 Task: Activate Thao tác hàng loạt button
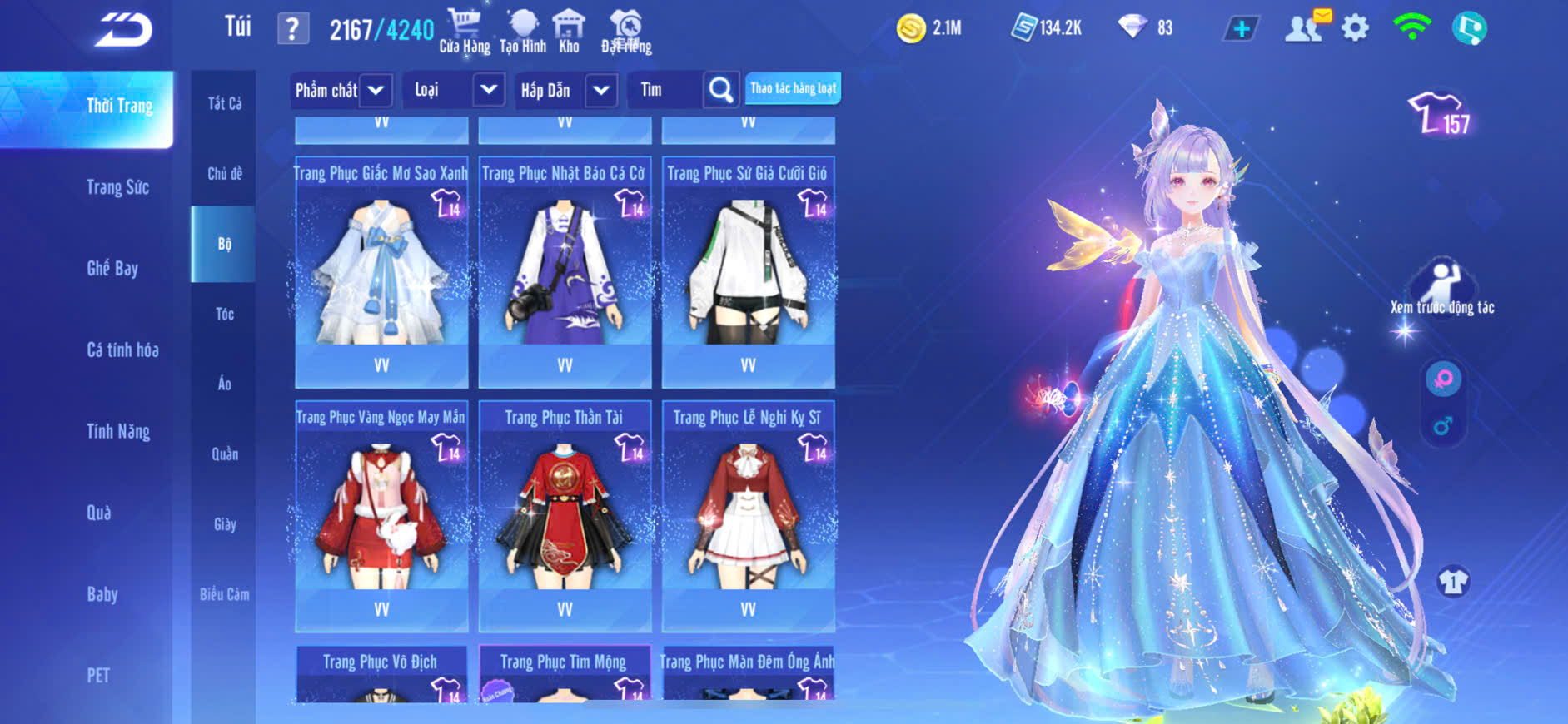(793, 88)
